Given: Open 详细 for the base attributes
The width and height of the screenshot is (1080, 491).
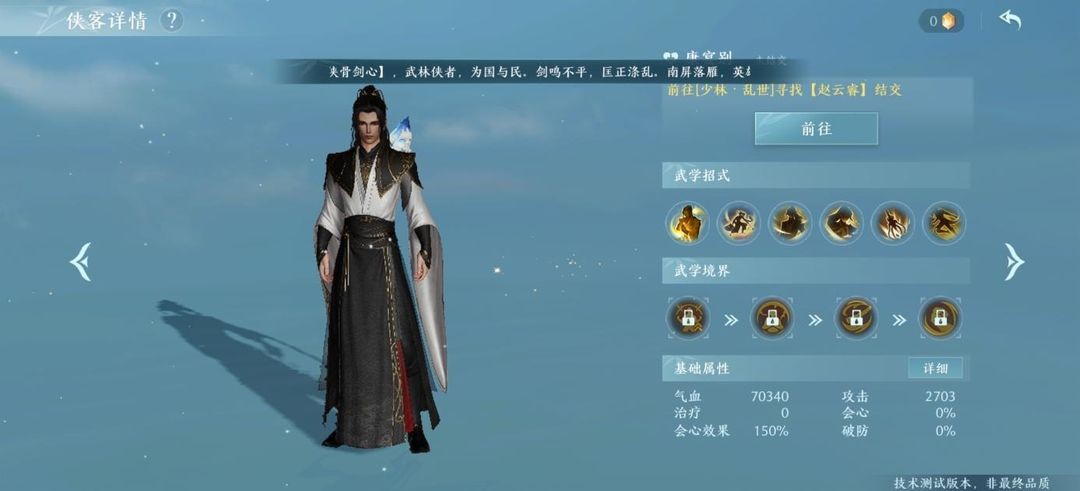Looking at the screenshot, I should [x=935, y=368].
